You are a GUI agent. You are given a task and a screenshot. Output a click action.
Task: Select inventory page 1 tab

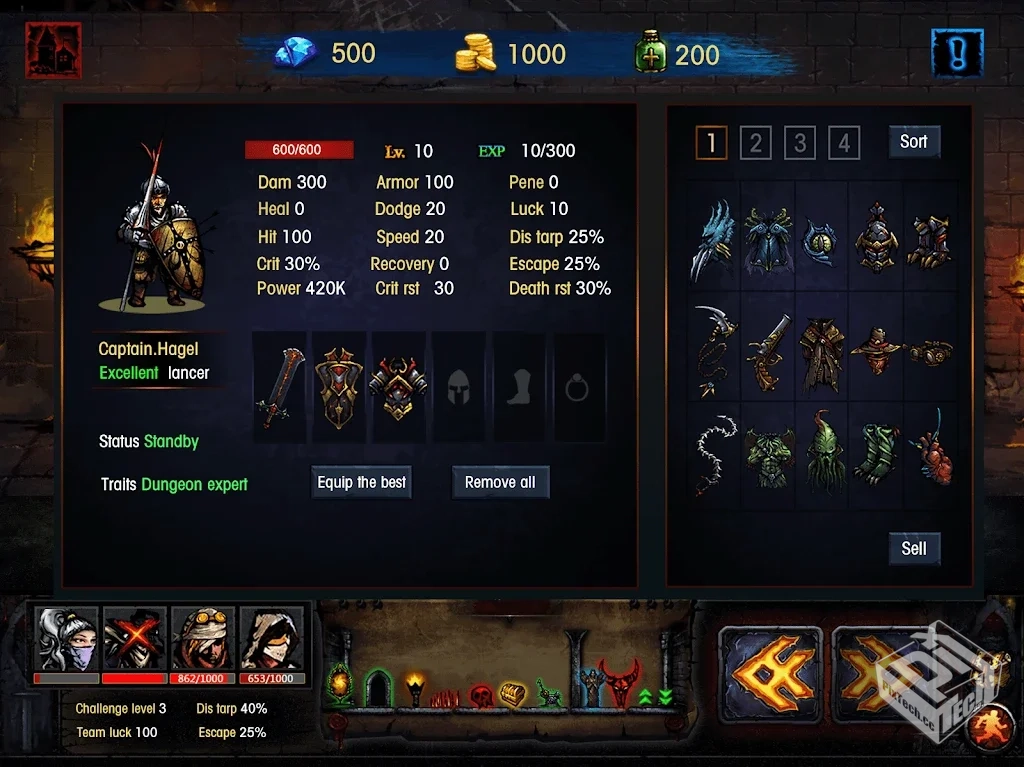pyautogui.click(x=711, y=143)
